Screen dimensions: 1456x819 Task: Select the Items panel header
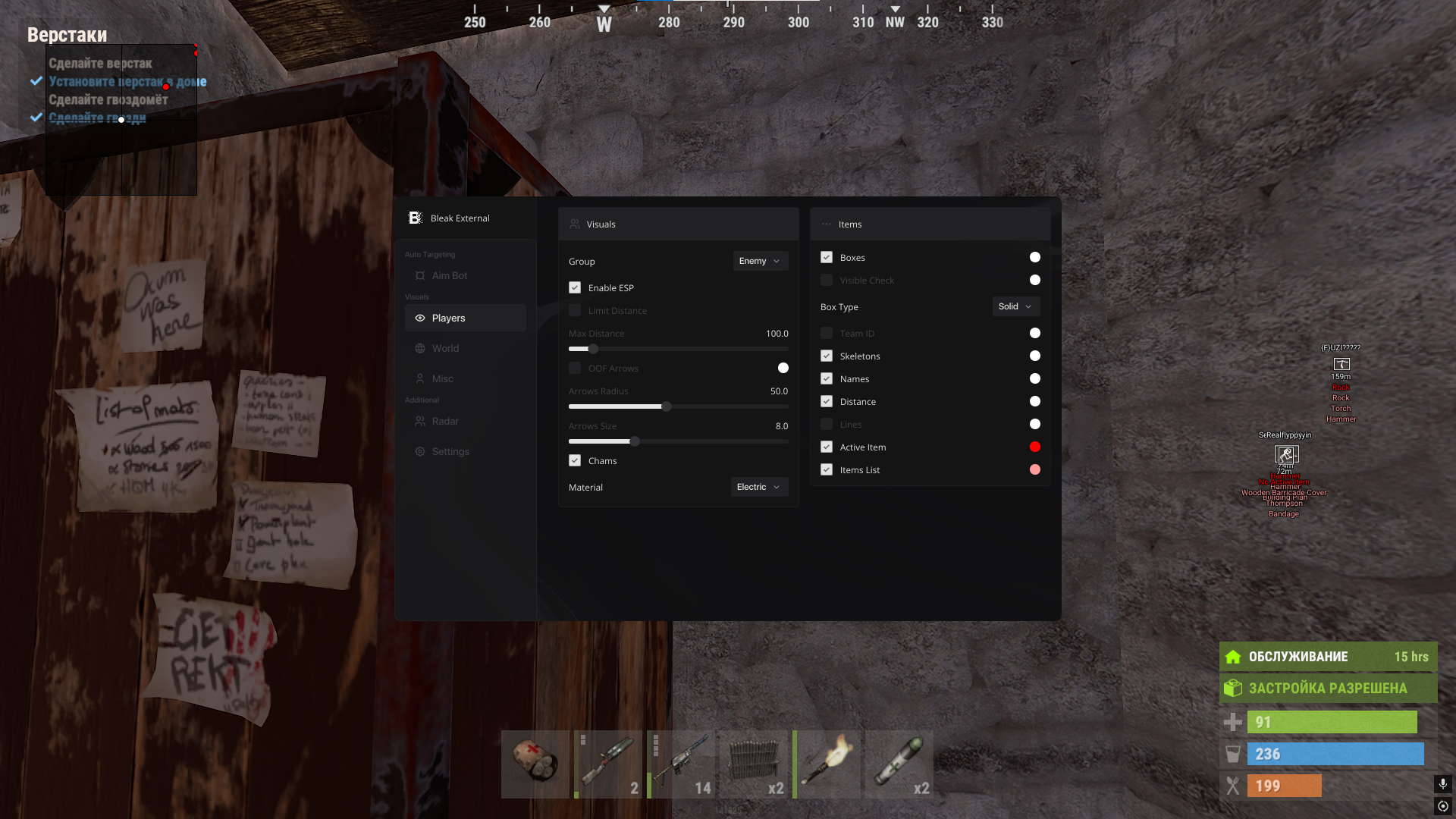(x=849, y=224)
